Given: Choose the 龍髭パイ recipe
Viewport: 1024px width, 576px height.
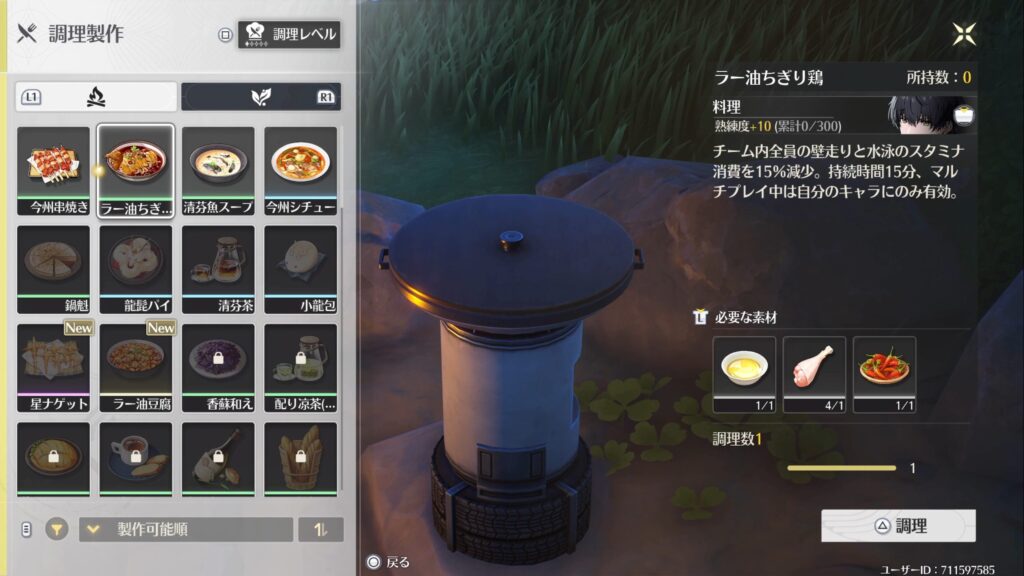Looking at the screenshot, I should coord(136,266).
